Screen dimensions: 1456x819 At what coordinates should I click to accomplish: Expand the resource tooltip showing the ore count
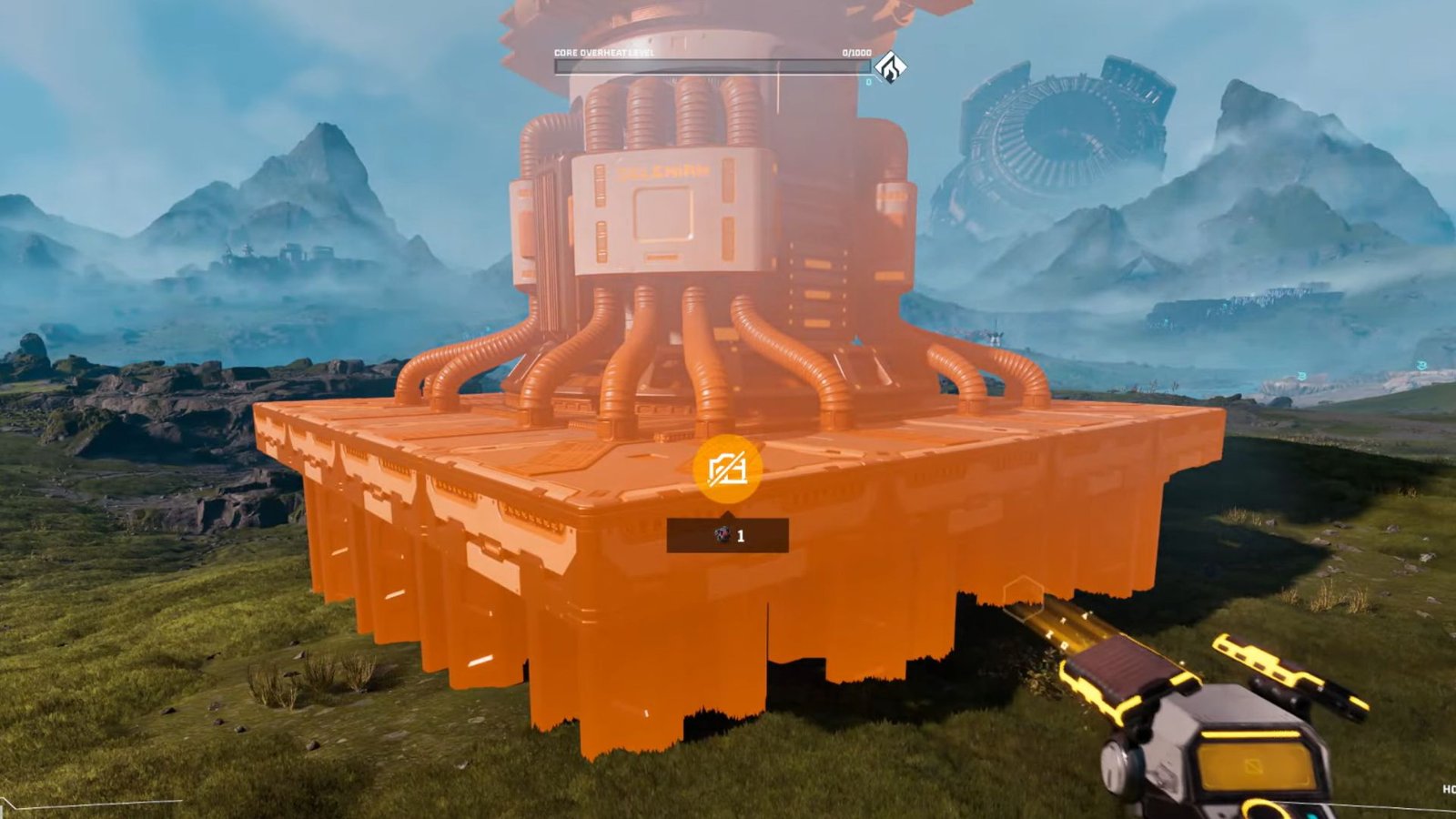[x=728, y=536]
